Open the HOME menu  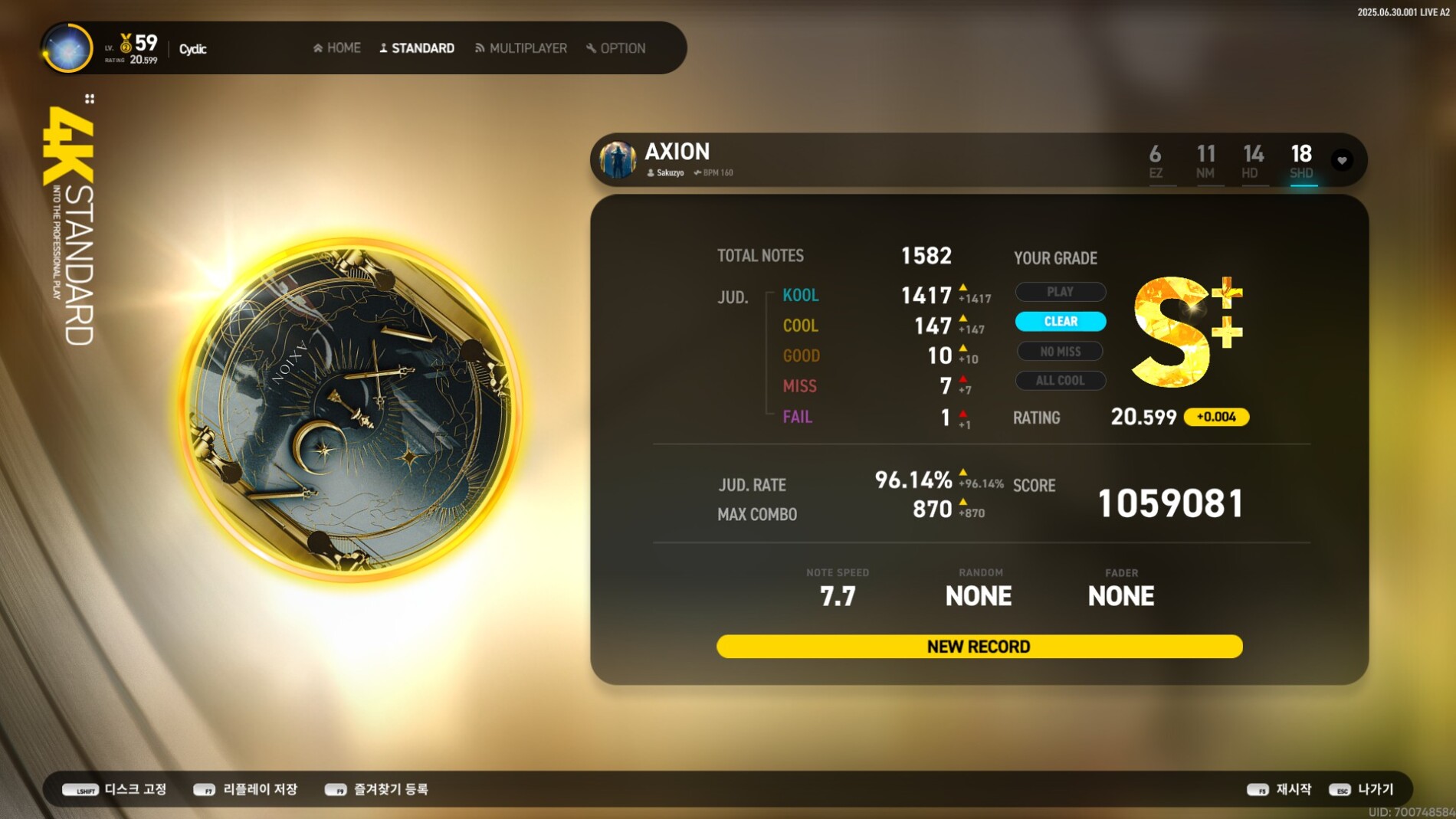coord(337,48)
